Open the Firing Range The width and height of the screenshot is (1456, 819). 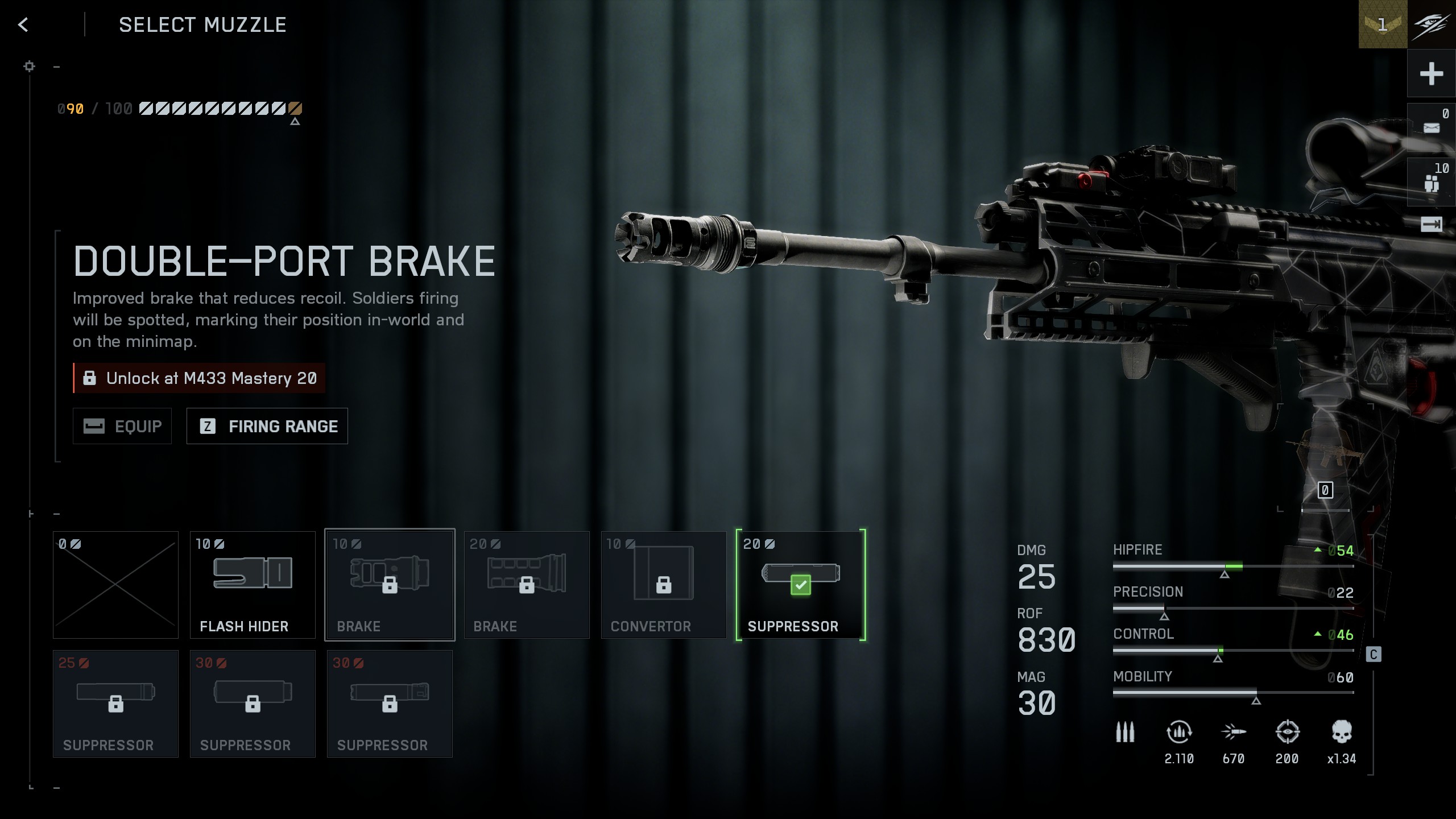pos(267,426)
